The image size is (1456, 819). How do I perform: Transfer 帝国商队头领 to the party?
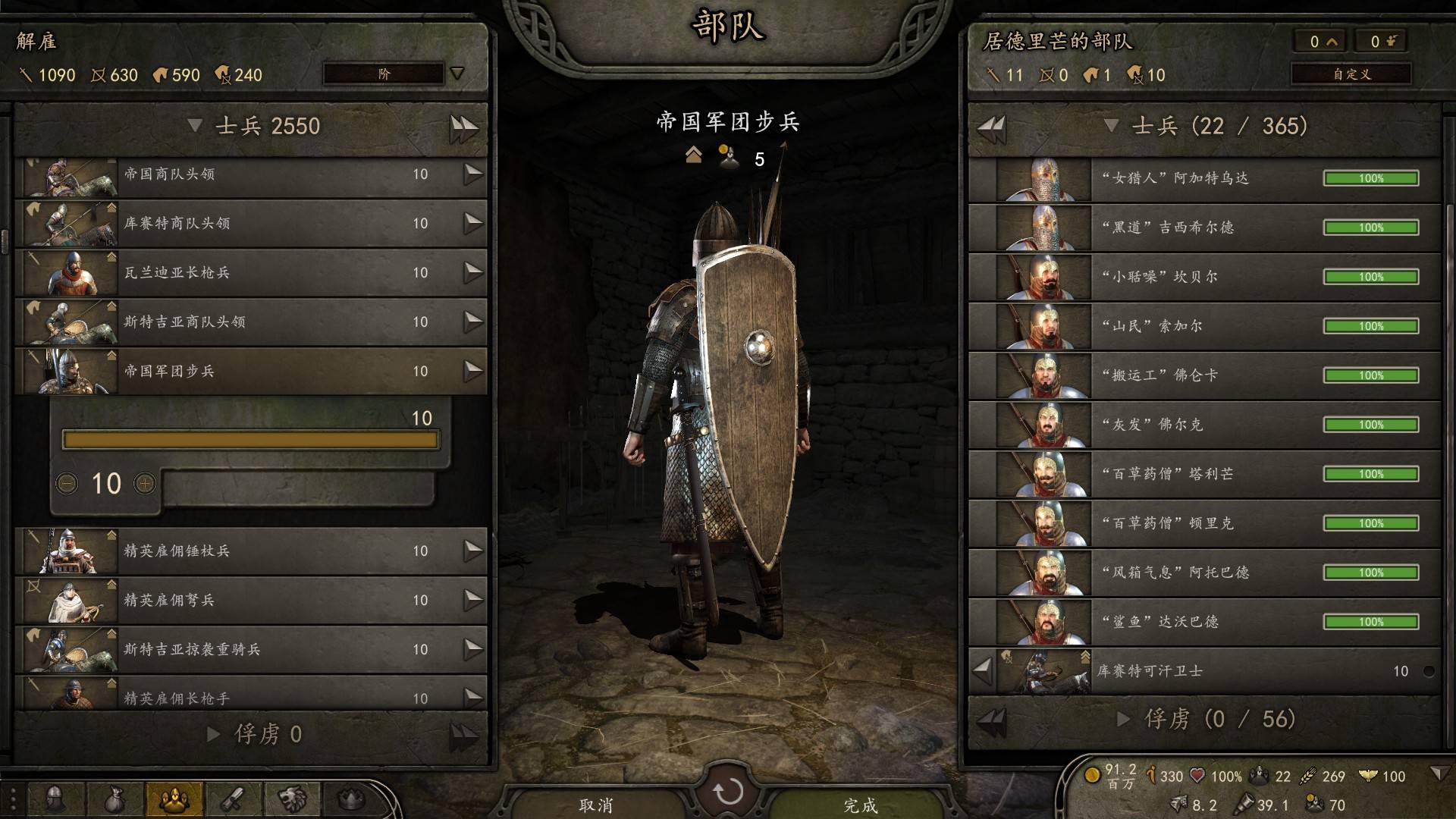click(473, 174)
